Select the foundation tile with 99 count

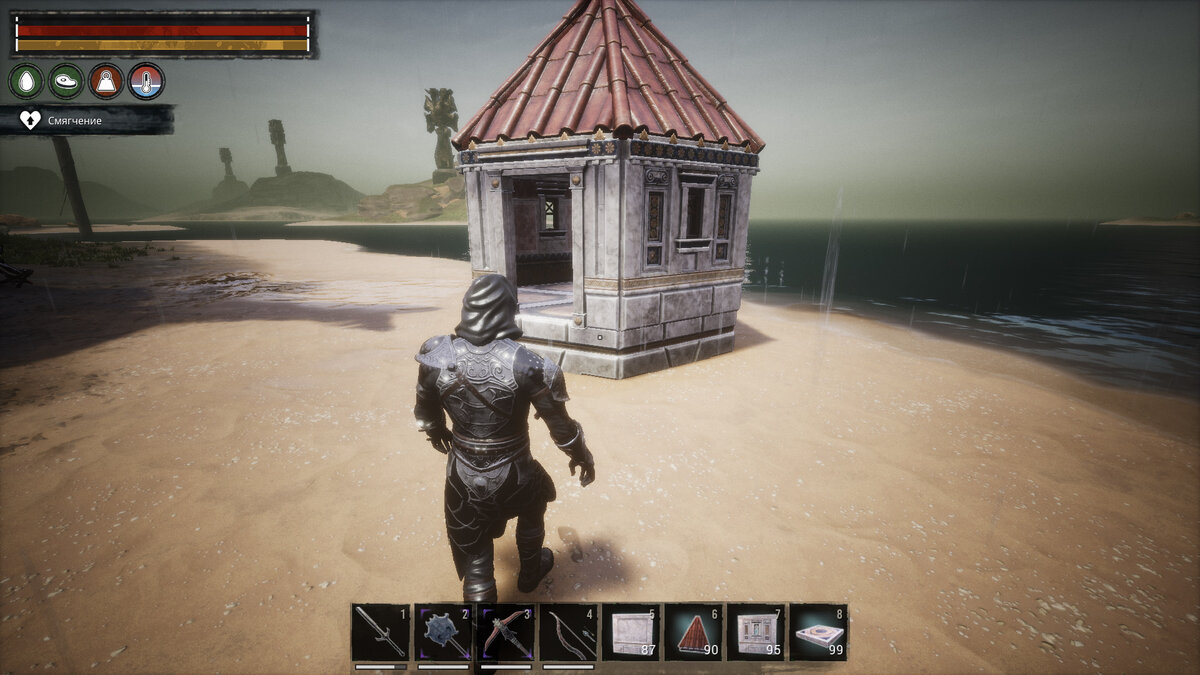click(818, 632)
